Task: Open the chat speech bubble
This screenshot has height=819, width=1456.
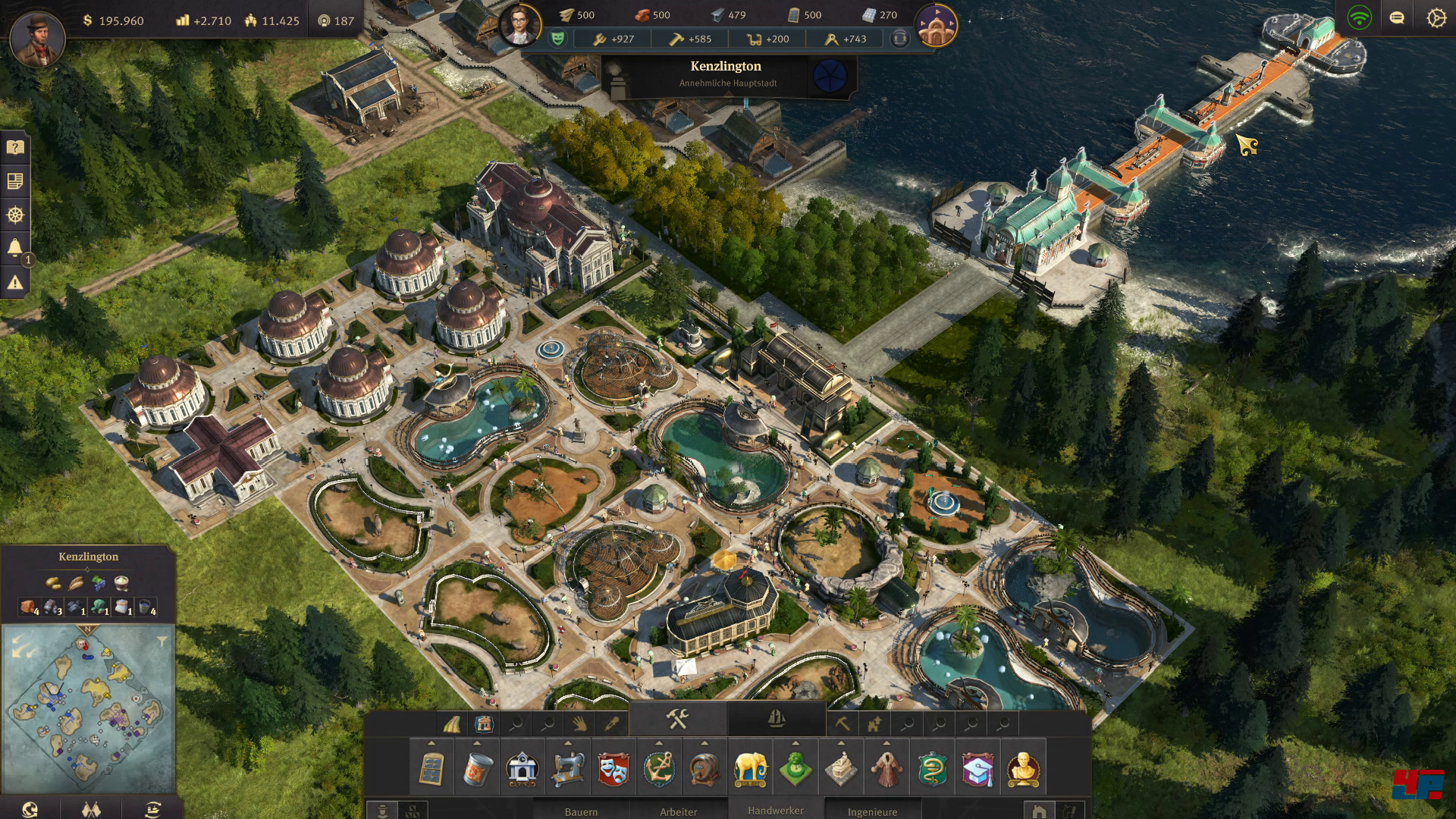Action: pos(1397,18)
